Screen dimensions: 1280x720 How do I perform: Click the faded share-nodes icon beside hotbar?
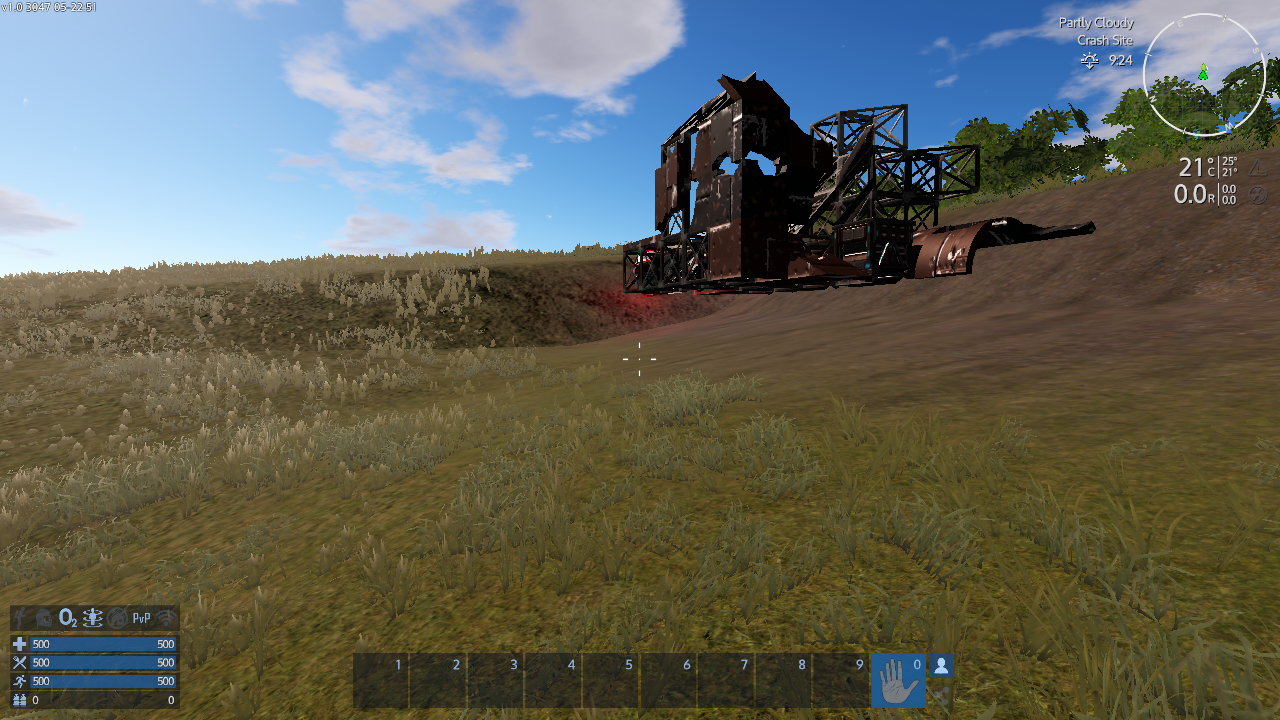tap(941, 694)
